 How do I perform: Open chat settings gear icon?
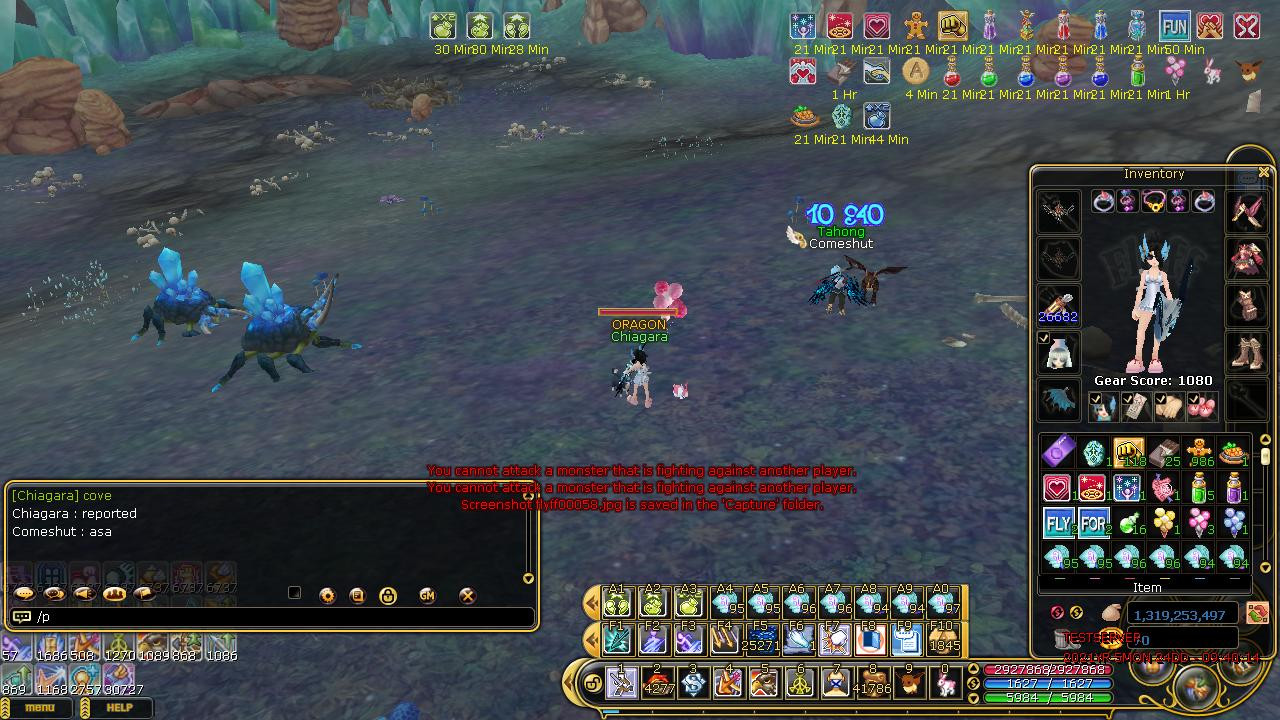(327, 595)
